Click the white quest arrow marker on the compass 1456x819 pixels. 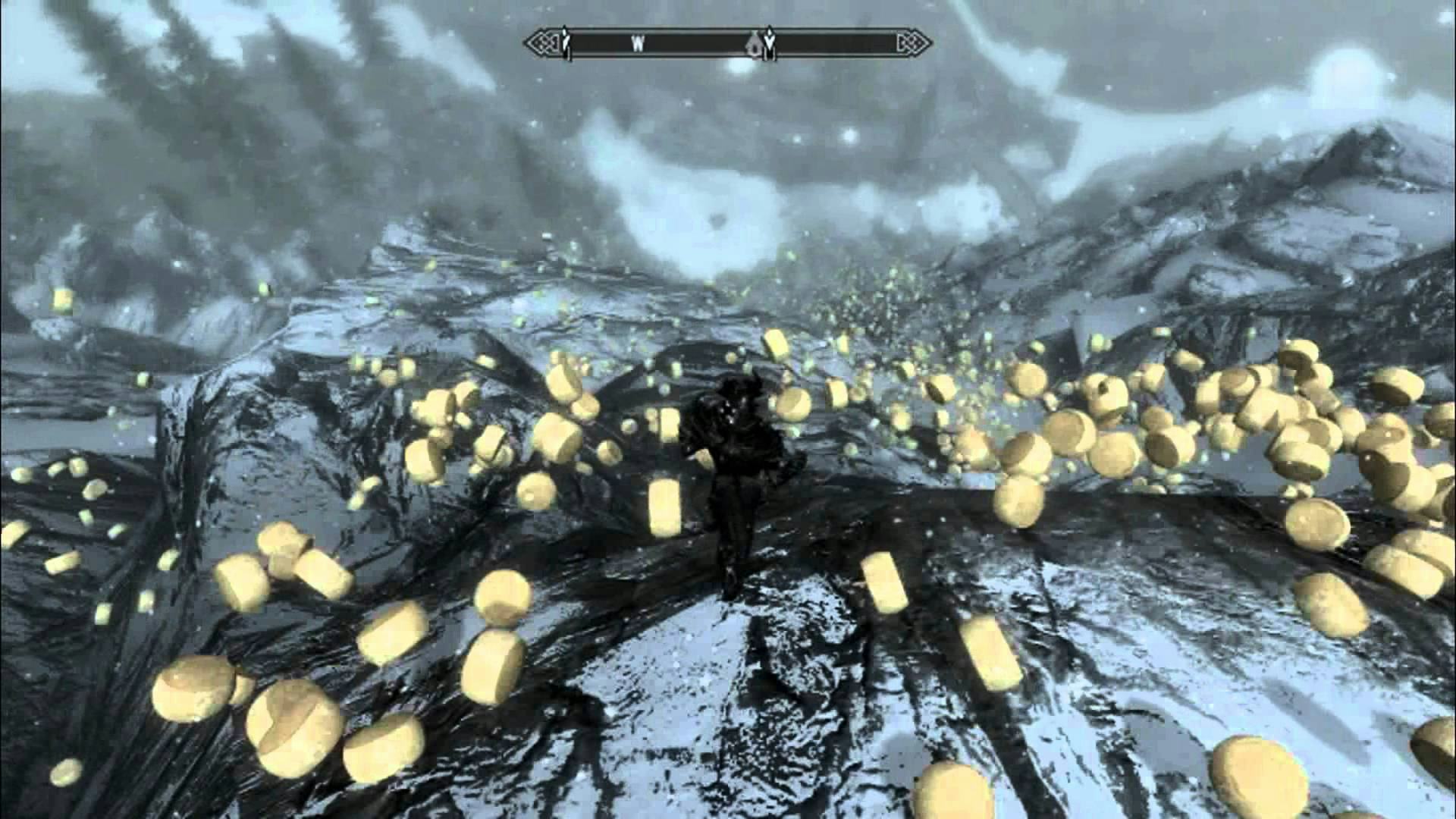pos(770,42)
